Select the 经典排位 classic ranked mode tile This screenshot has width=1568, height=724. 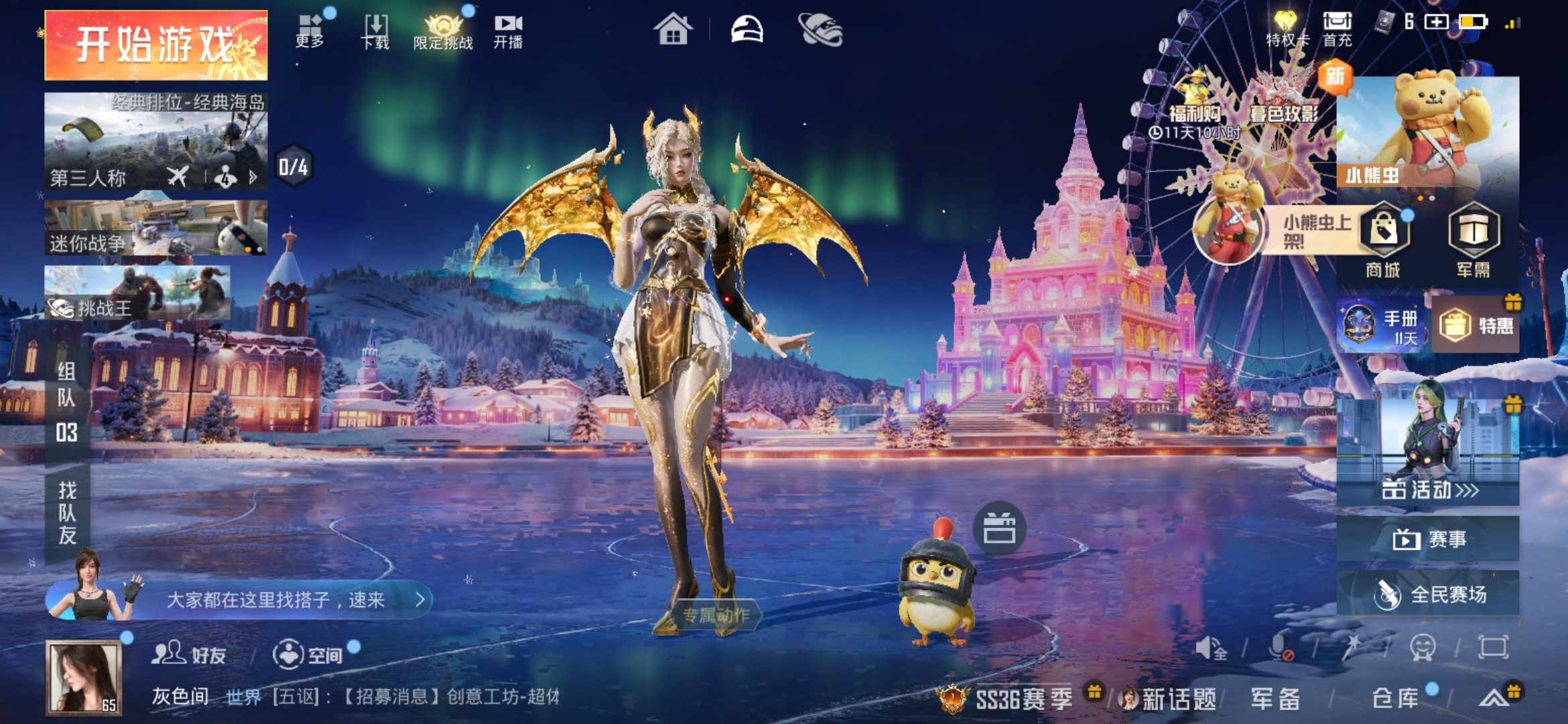click(x=155, y=141)
